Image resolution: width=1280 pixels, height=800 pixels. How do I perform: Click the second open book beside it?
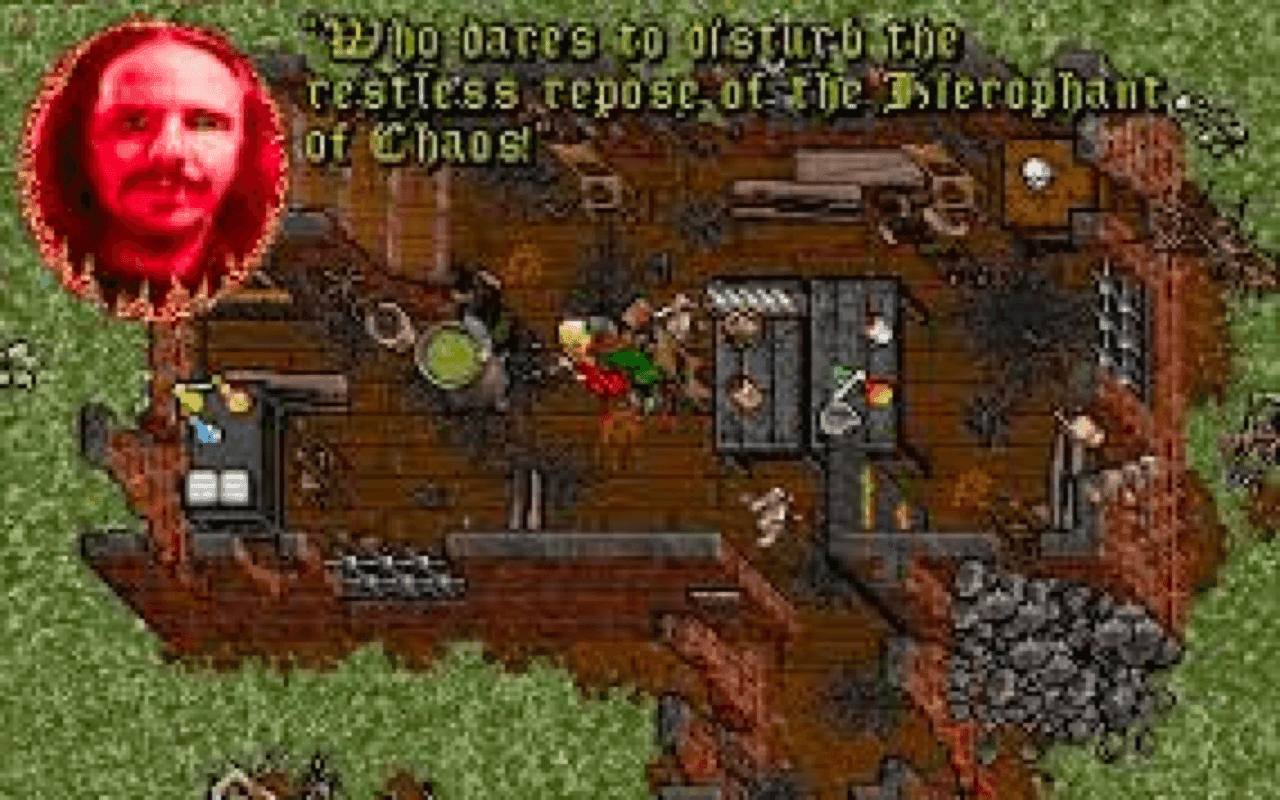click(237, 488)
